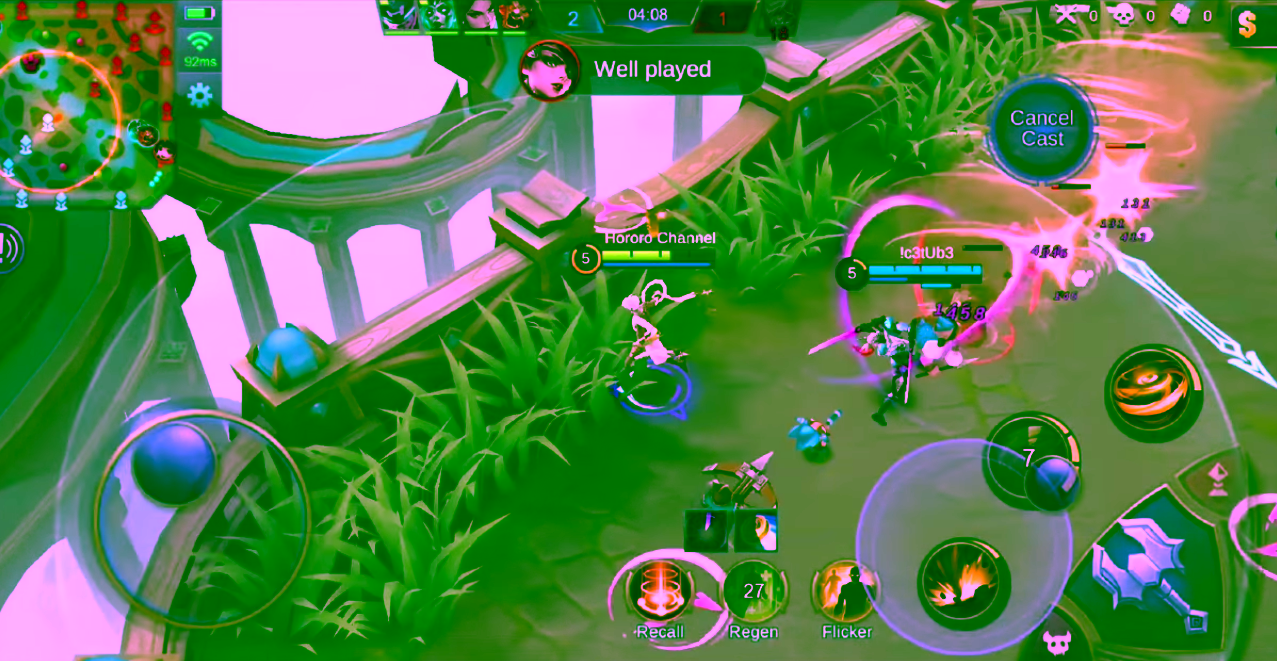The image size is (1277, 661).
Task: Tap the Cancel Cast button
Action: (1042, 129)
